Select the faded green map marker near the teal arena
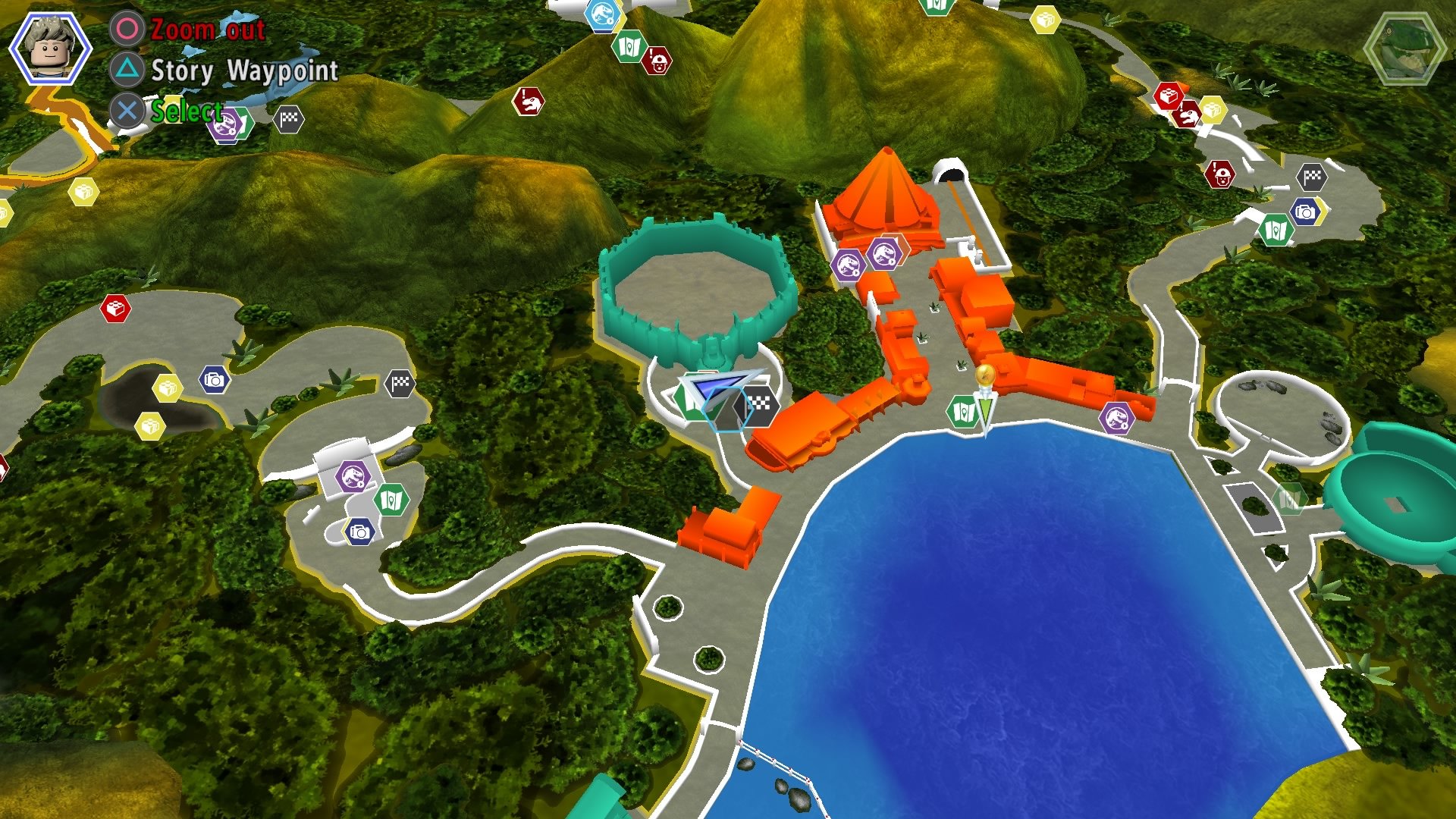Viewport: 1456px width, 819px height. [1288, 498]
